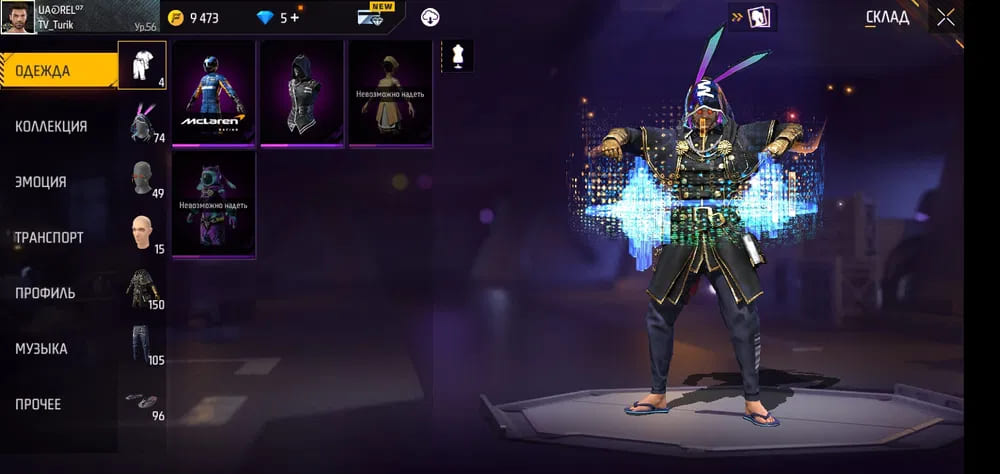Go to the ПРОФИЛЬ tab

pos(45,293)
